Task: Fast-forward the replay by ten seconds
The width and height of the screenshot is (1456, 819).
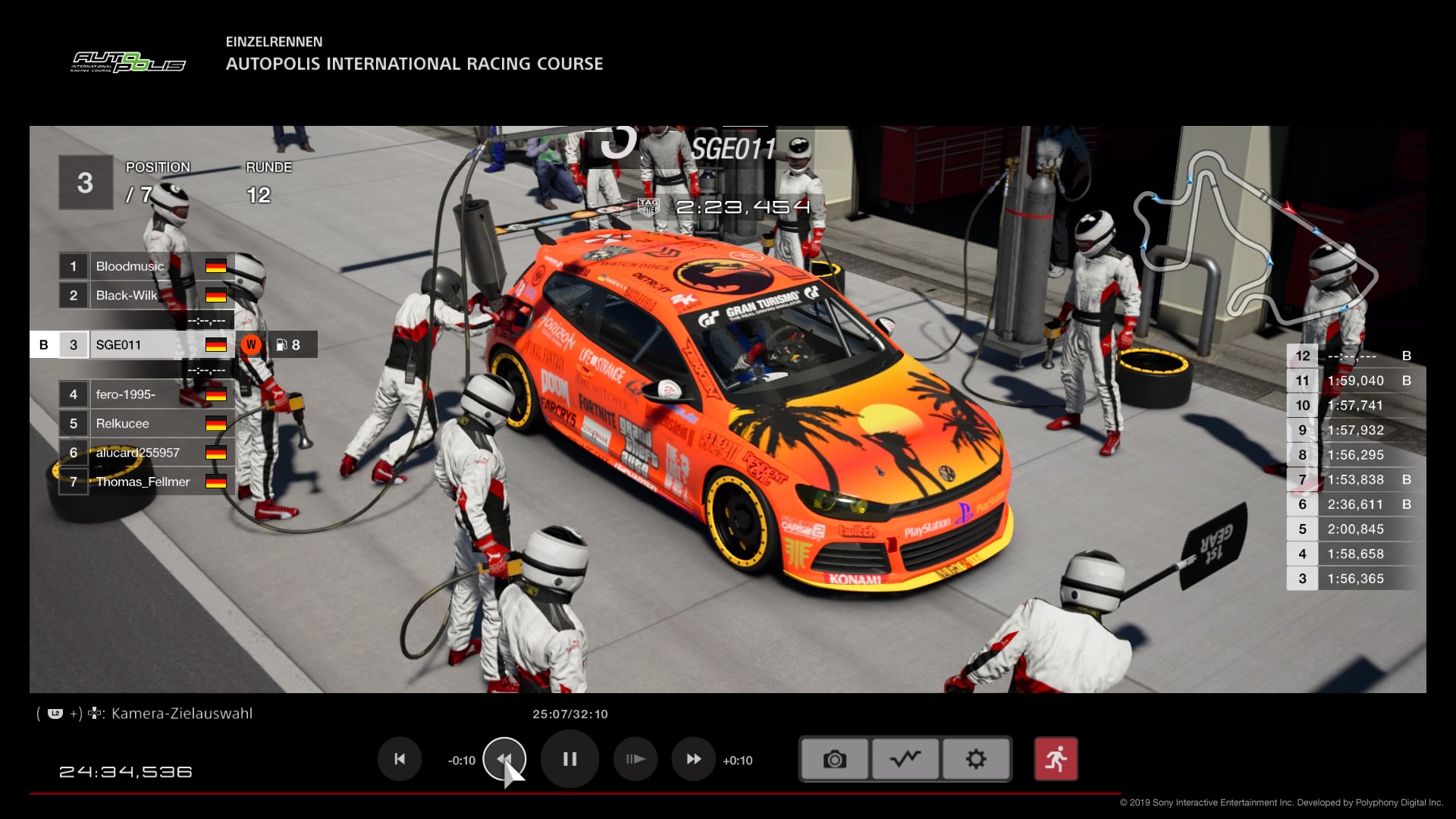Action: [693, 759]
